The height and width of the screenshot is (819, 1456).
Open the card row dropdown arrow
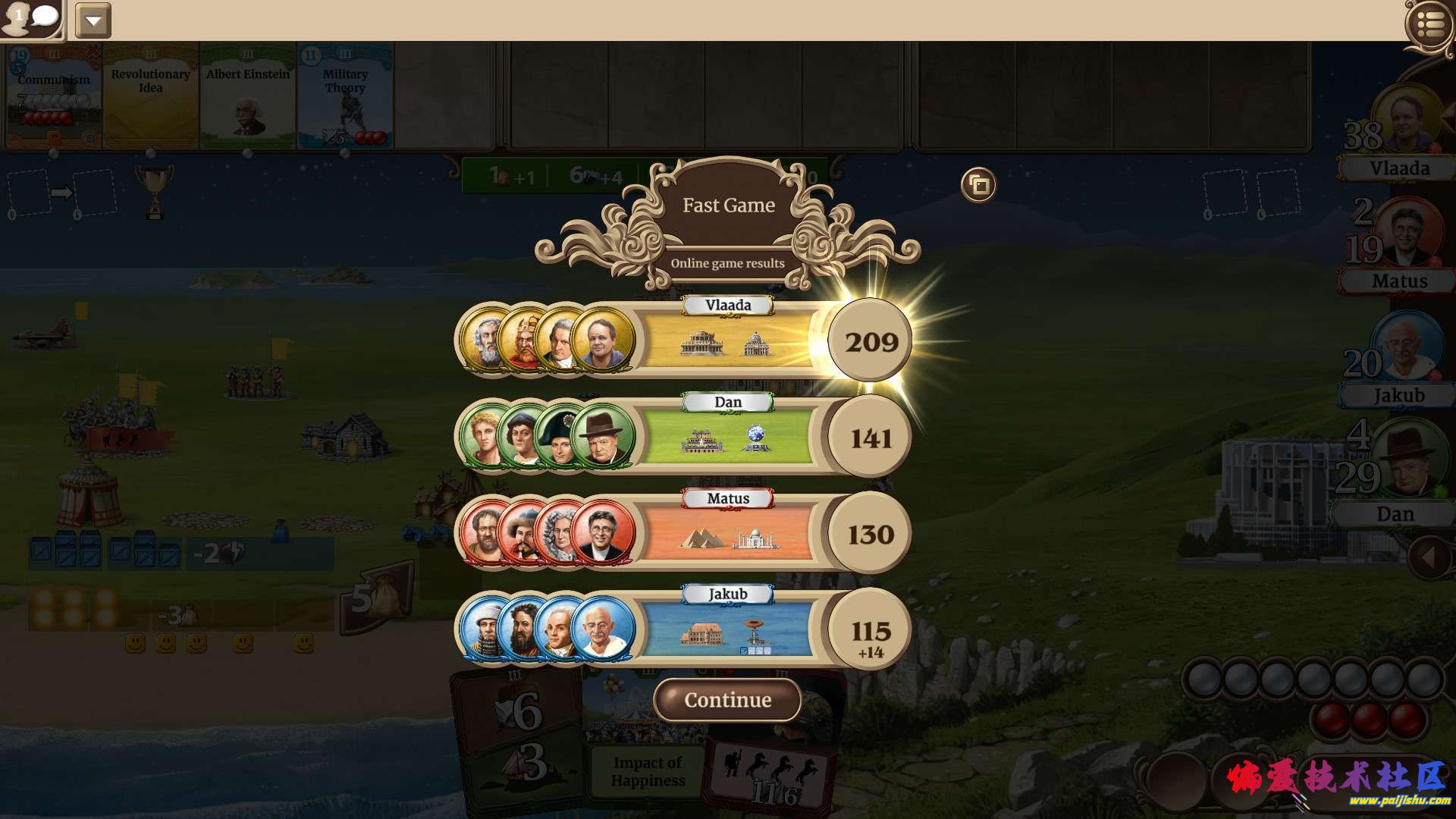click(x=93, y=19)
